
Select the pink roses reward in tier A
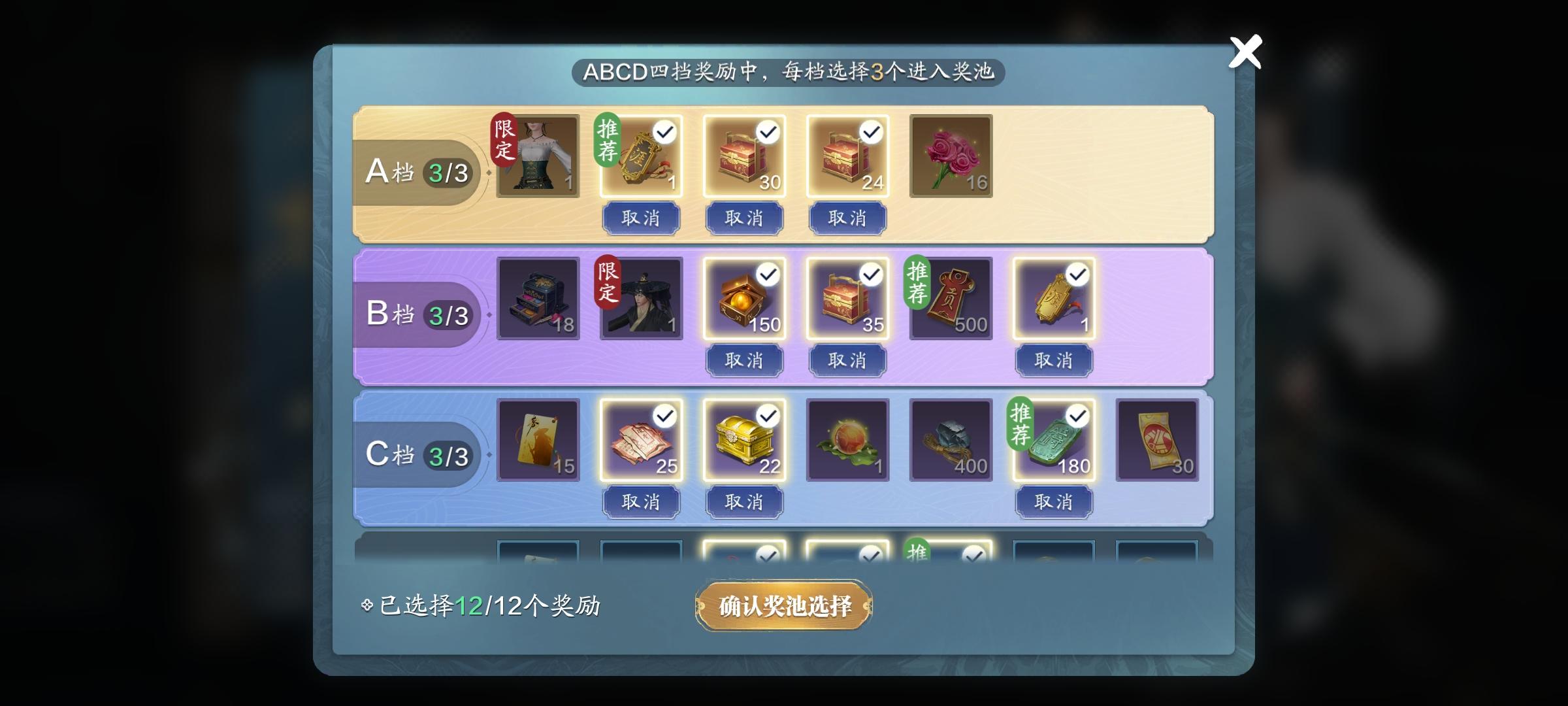(951, 157)
